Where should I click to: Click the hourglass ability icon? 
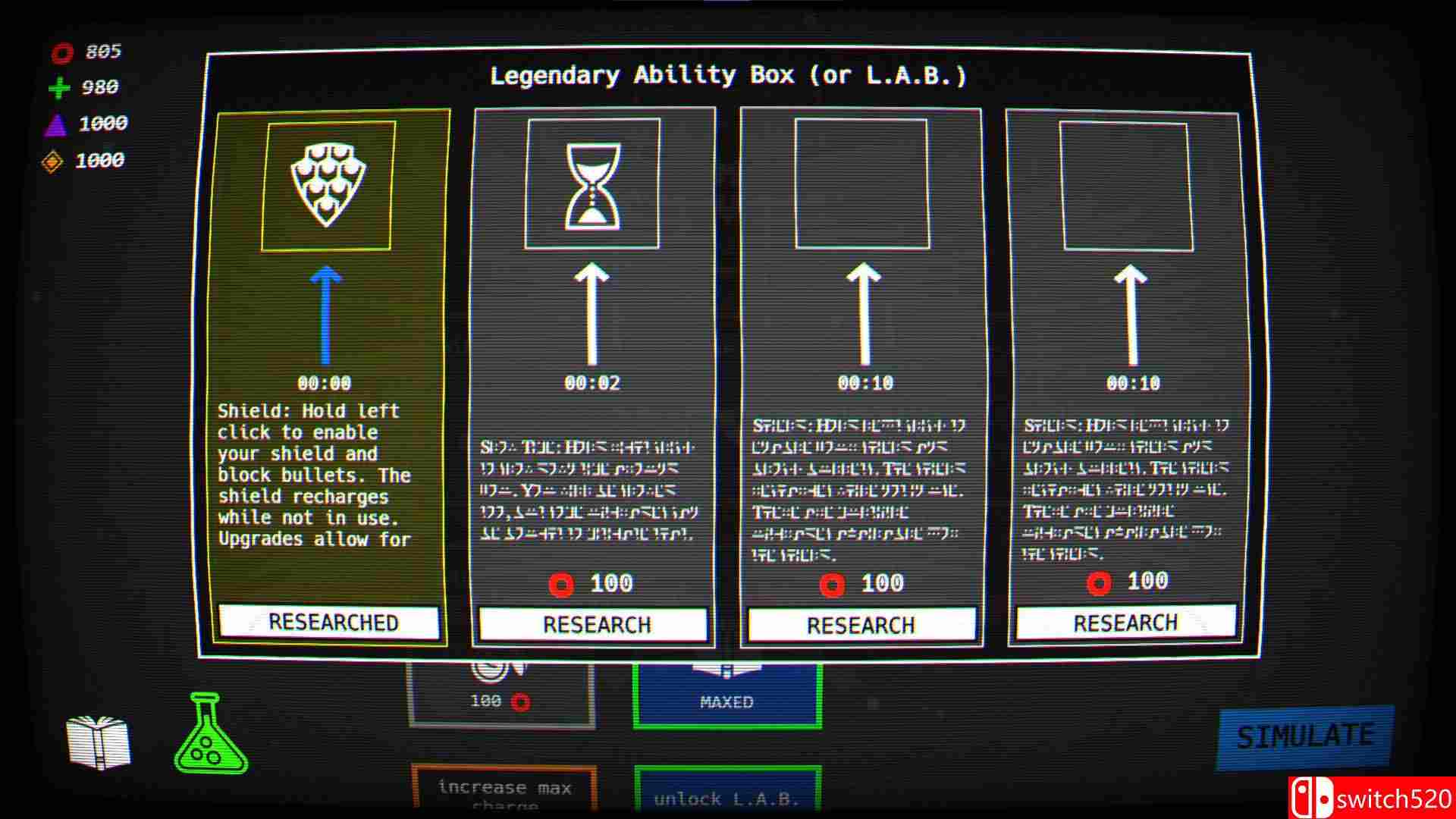594,186
